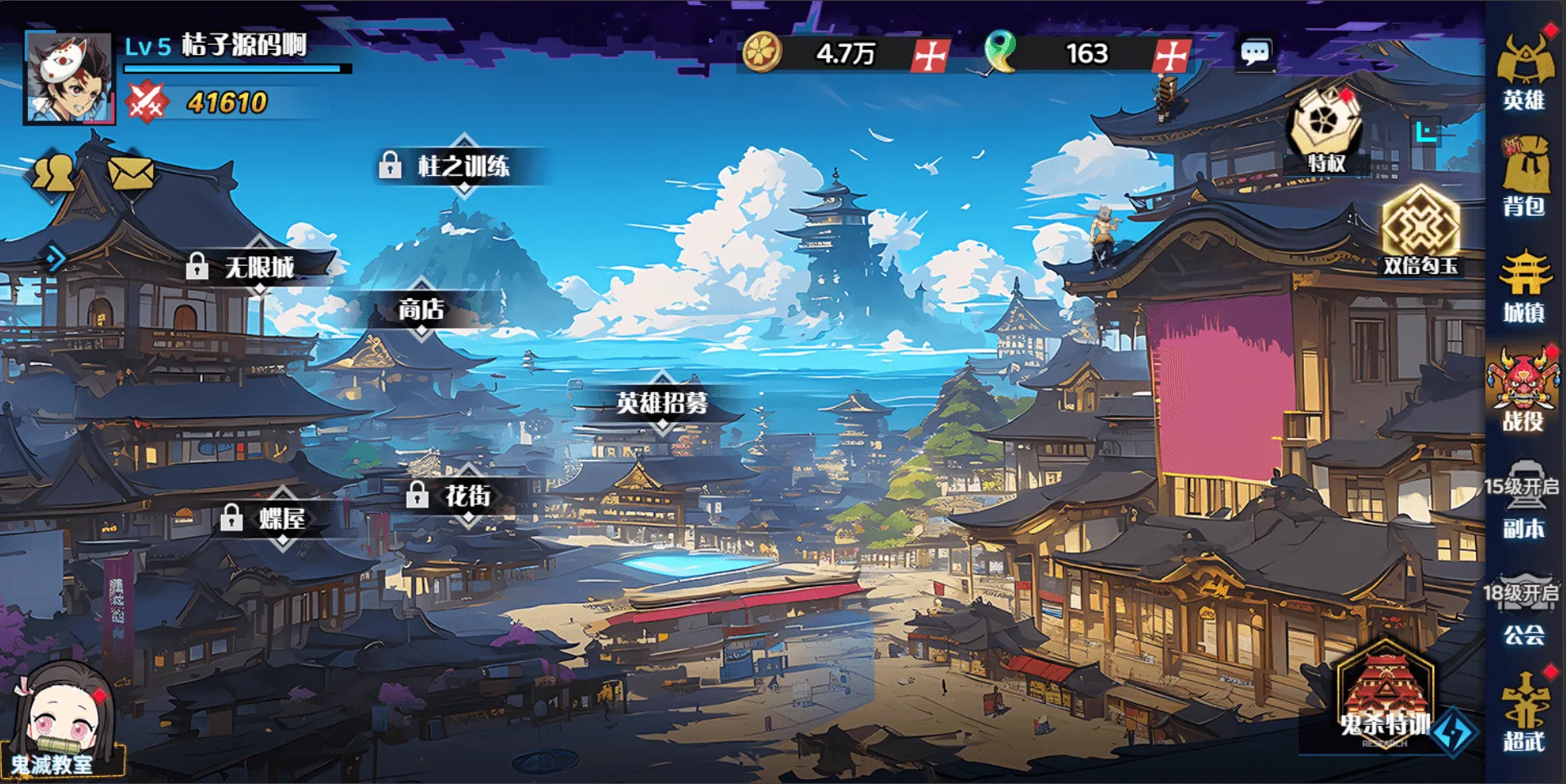
Task: Open the mail envelope icon
Action: point(131,173)
